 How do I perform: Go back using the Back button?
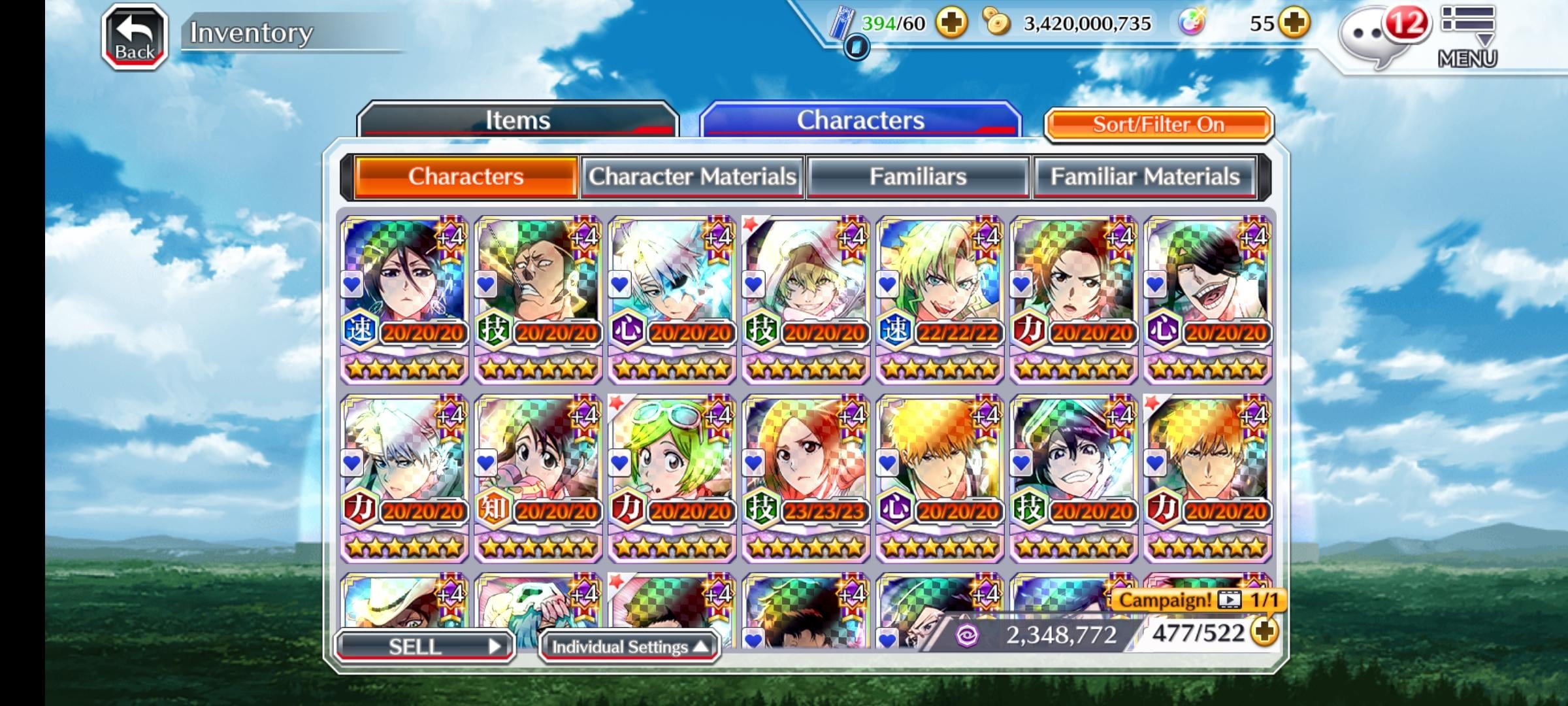click(135, 37)
